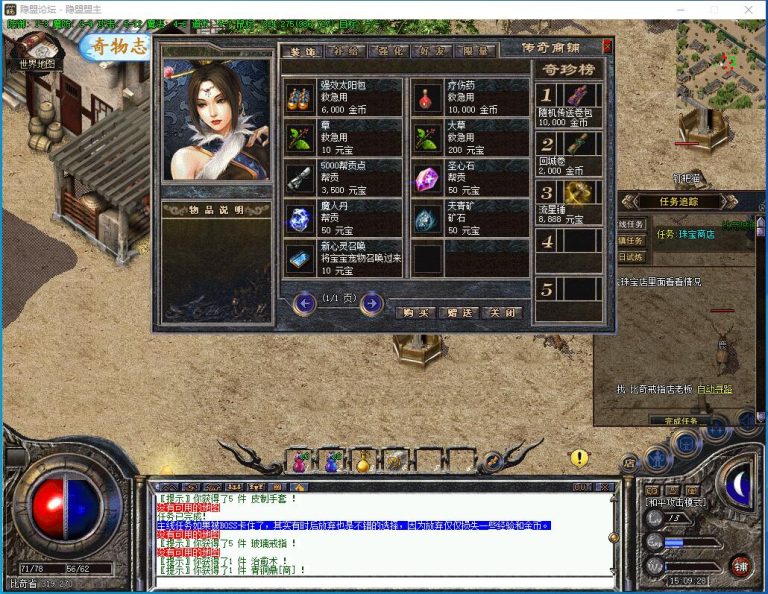This screenshot has width=768, height=594.
Task: Switch to the 强化 shop tab
Action: 392,51
